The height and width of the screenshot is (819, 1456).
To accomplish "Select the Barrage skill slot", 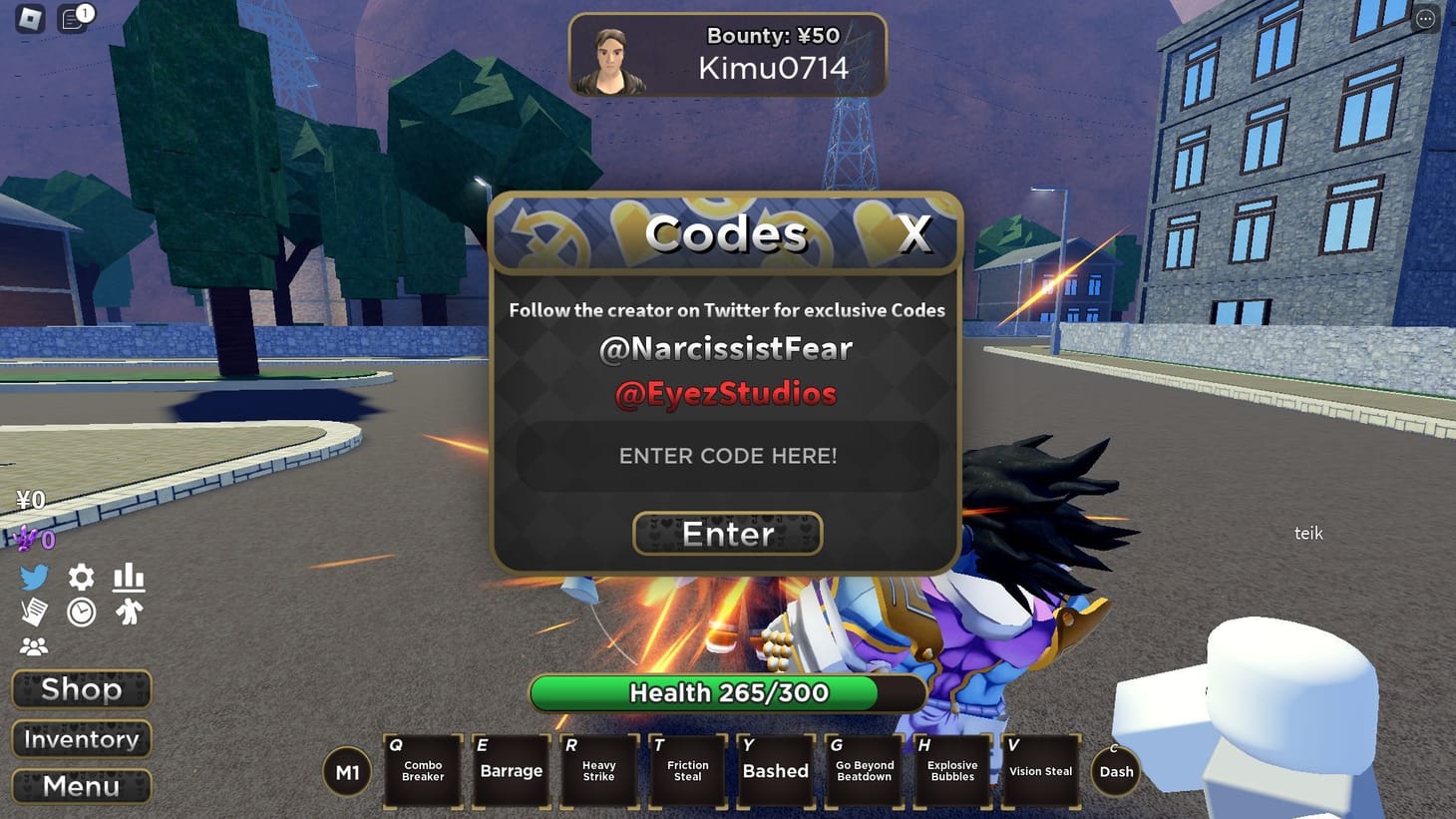I will [511, 770].
